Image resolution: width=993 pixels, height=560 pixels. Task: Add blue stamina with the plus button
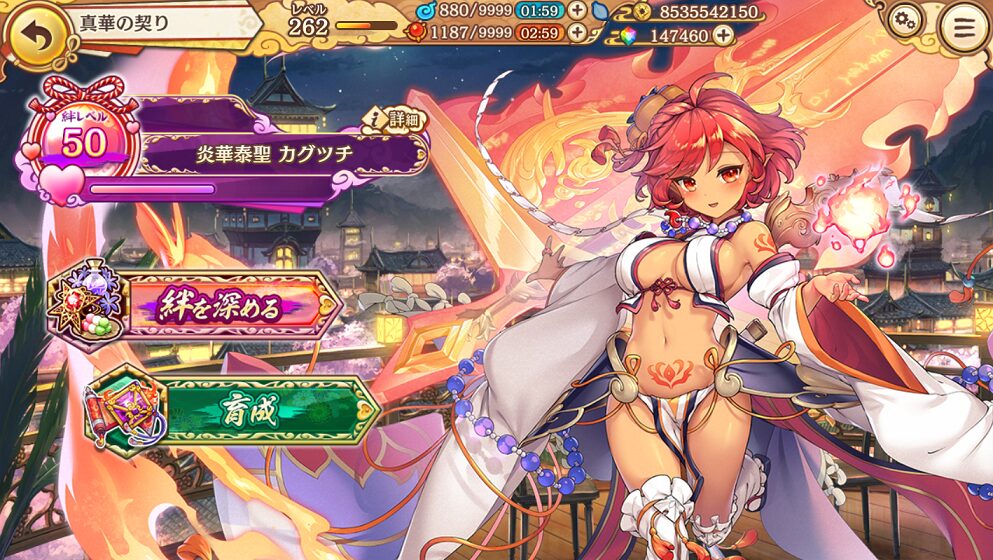(577, 11)
